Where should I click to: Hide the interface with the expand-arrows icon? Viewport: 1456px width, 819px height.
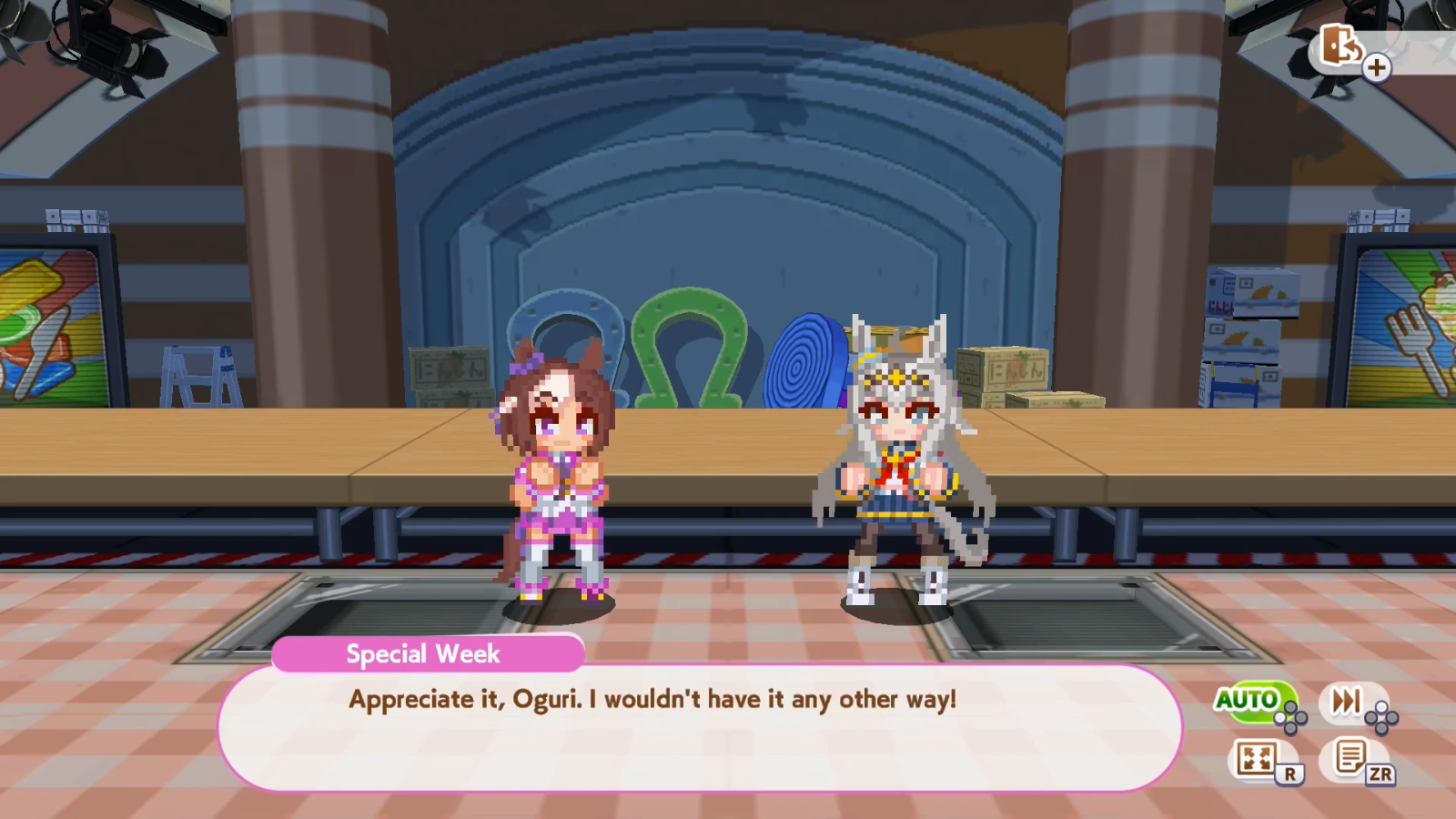coord(1257,758)
